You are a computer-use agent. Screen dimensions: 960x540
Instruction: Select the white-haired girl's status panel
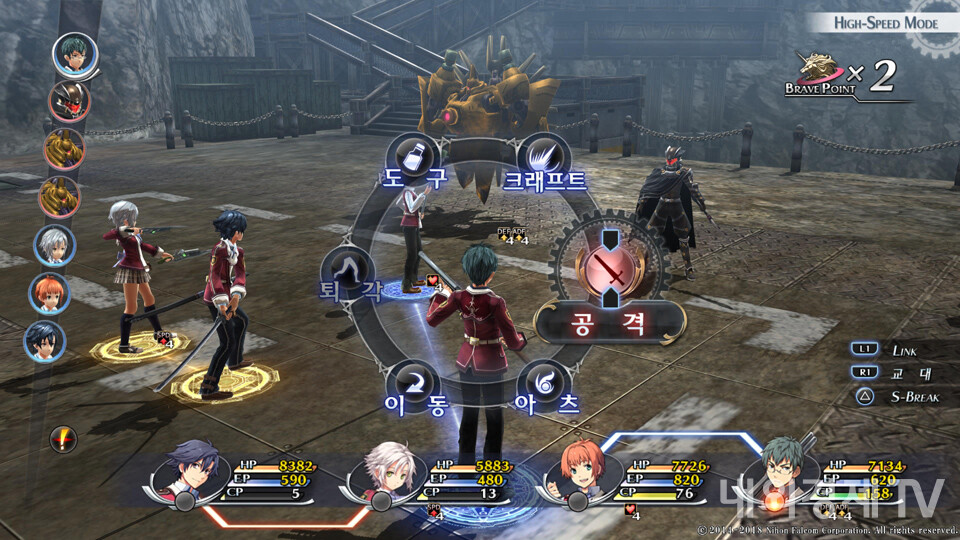(x=432, y=479)
